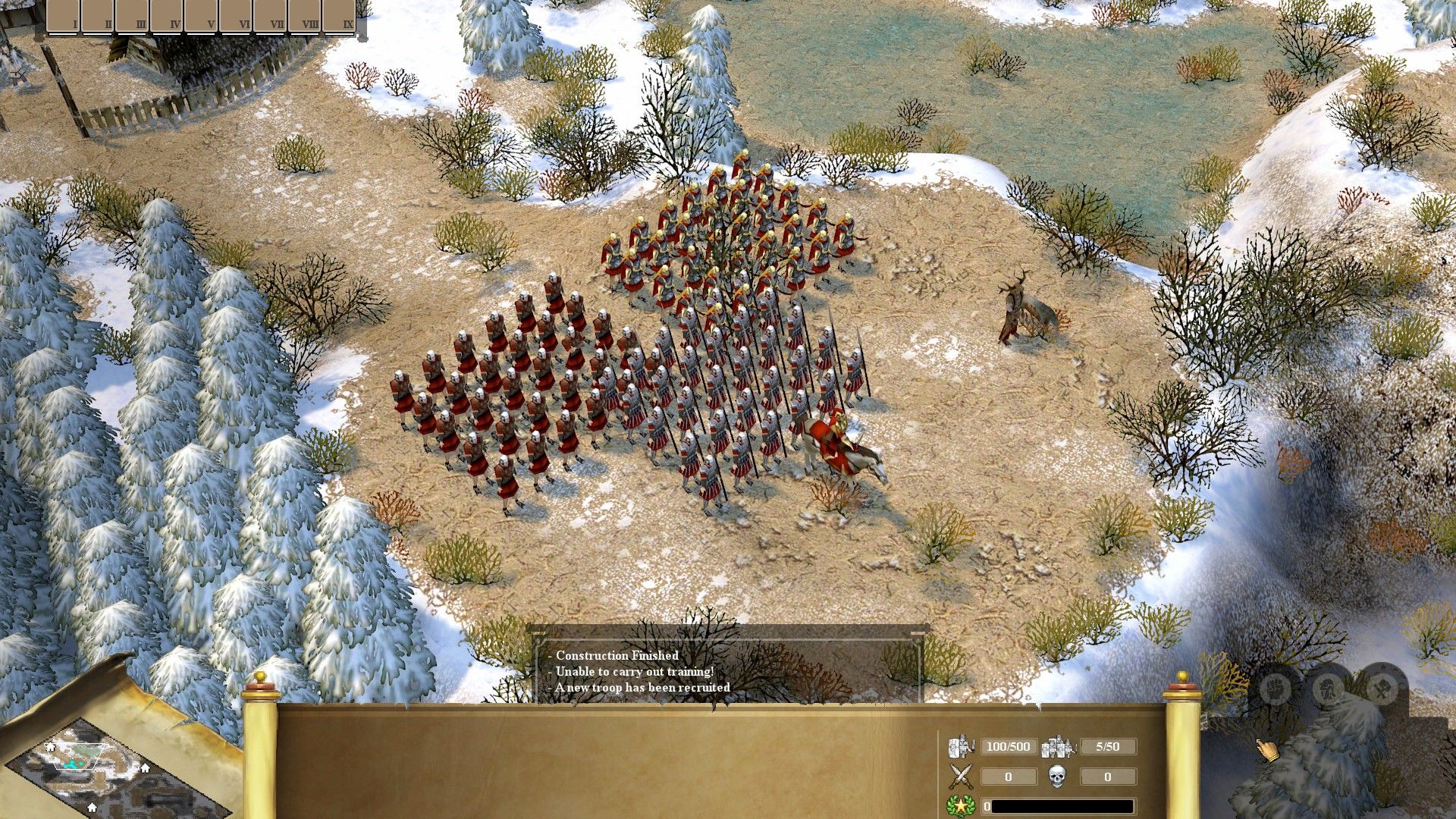Choose army group slot III
Image resolution: width=1456 pixels, height=819 pixels.
pyautogui.click(x=132, y=16)
